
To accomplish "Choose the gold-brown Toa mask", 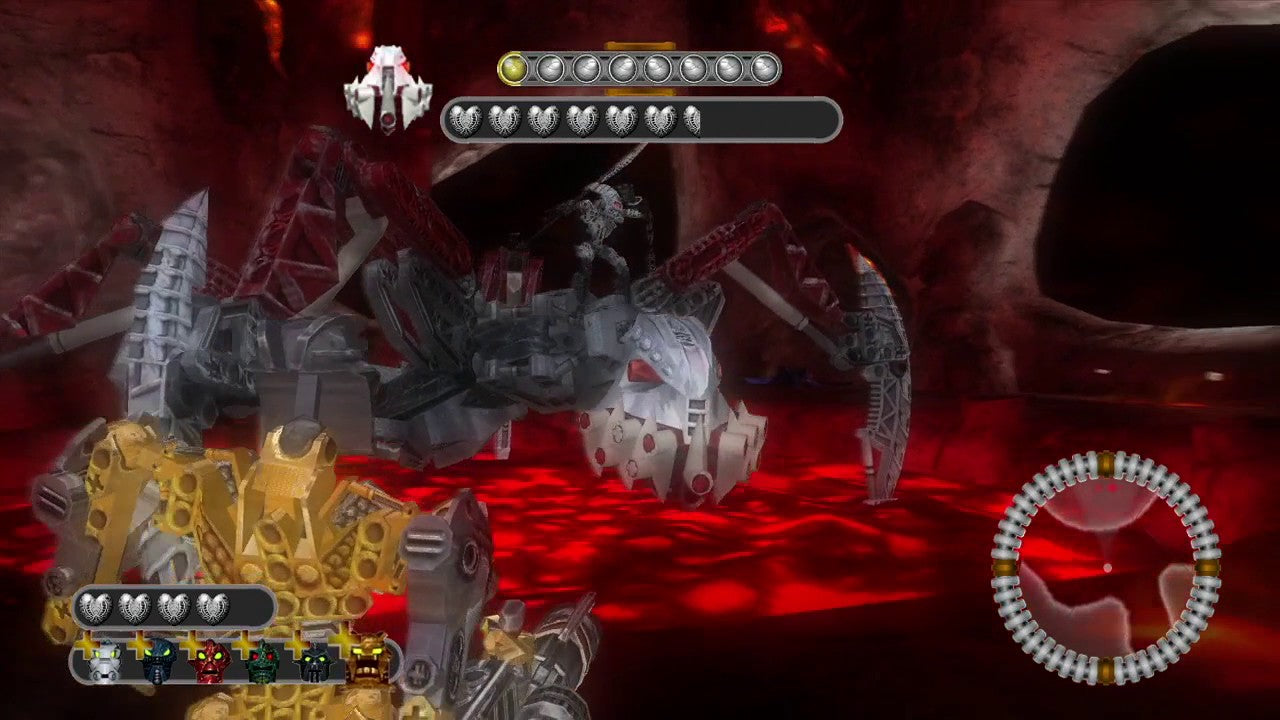I will click(368, 661).
